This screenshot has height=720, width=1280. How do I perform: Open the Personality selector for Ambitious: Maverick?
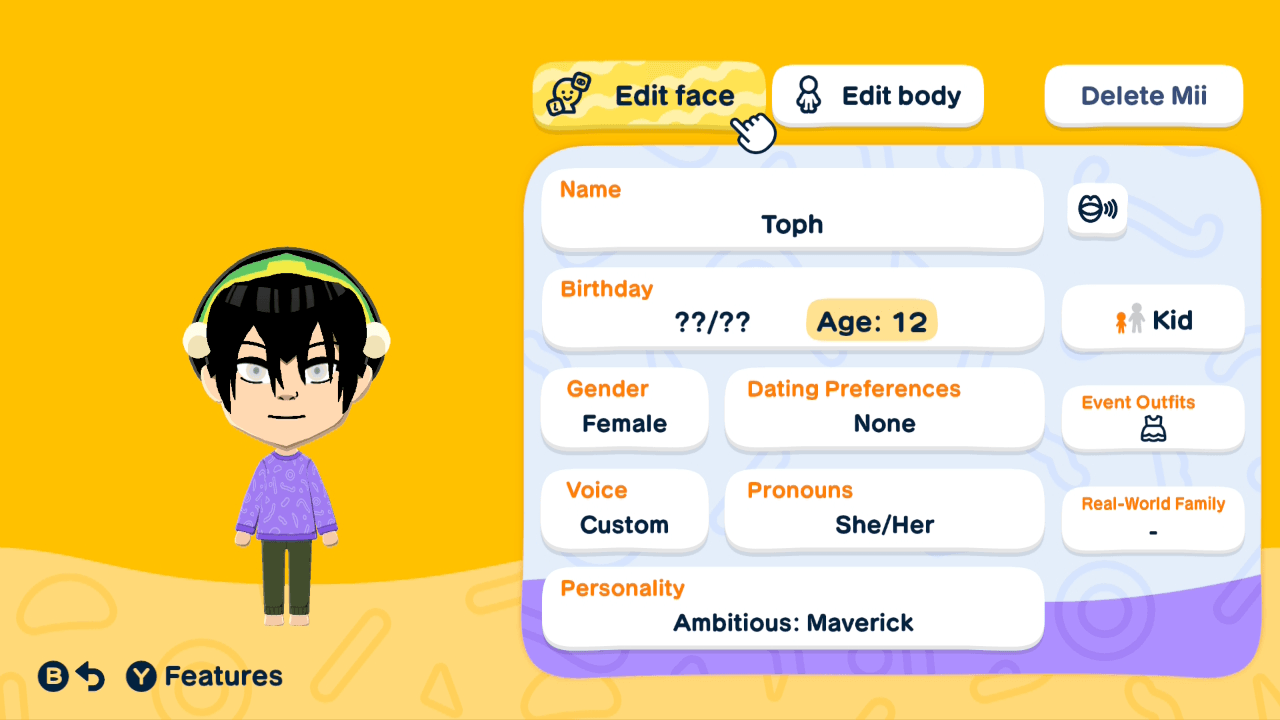point(792,608)
